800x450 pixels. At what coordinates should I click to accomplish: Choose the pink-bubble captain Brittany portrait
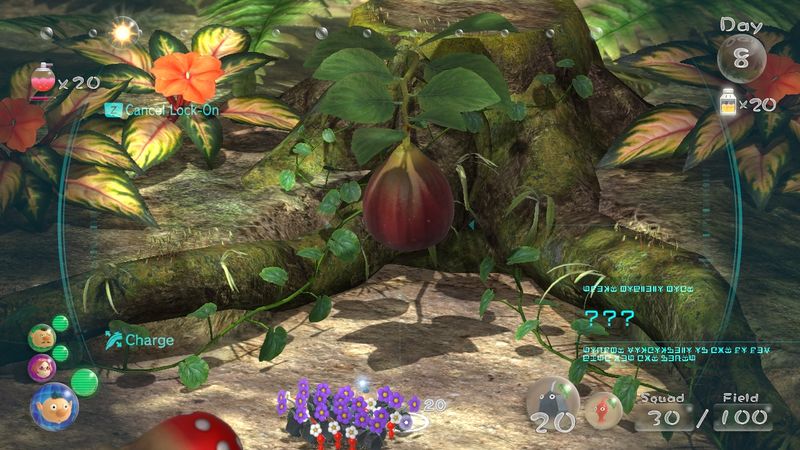pyautogui.click(x=42, y=367)
